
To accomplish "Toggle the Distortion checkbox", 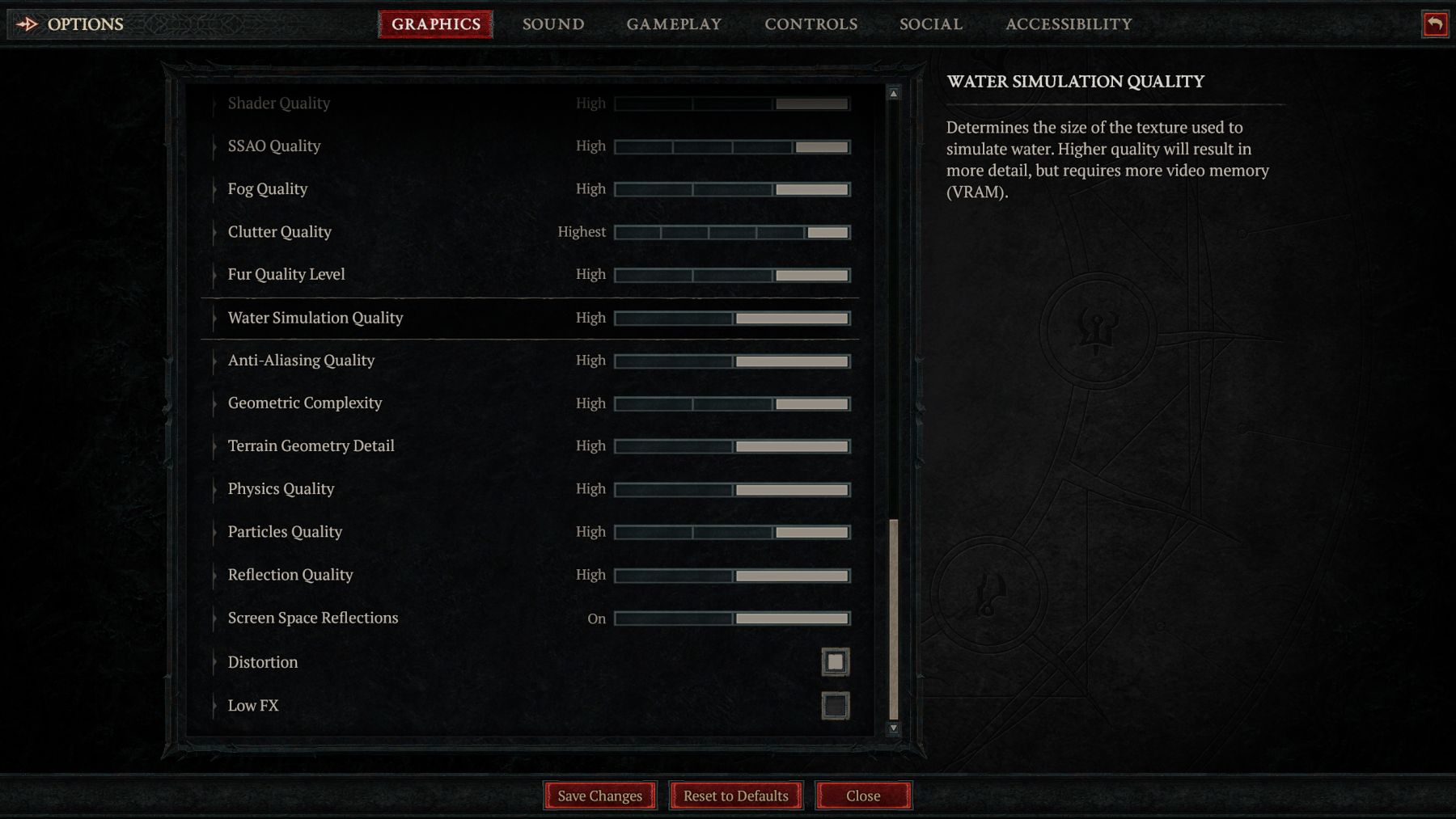I will pyautogui.click(x=835, y=662).
